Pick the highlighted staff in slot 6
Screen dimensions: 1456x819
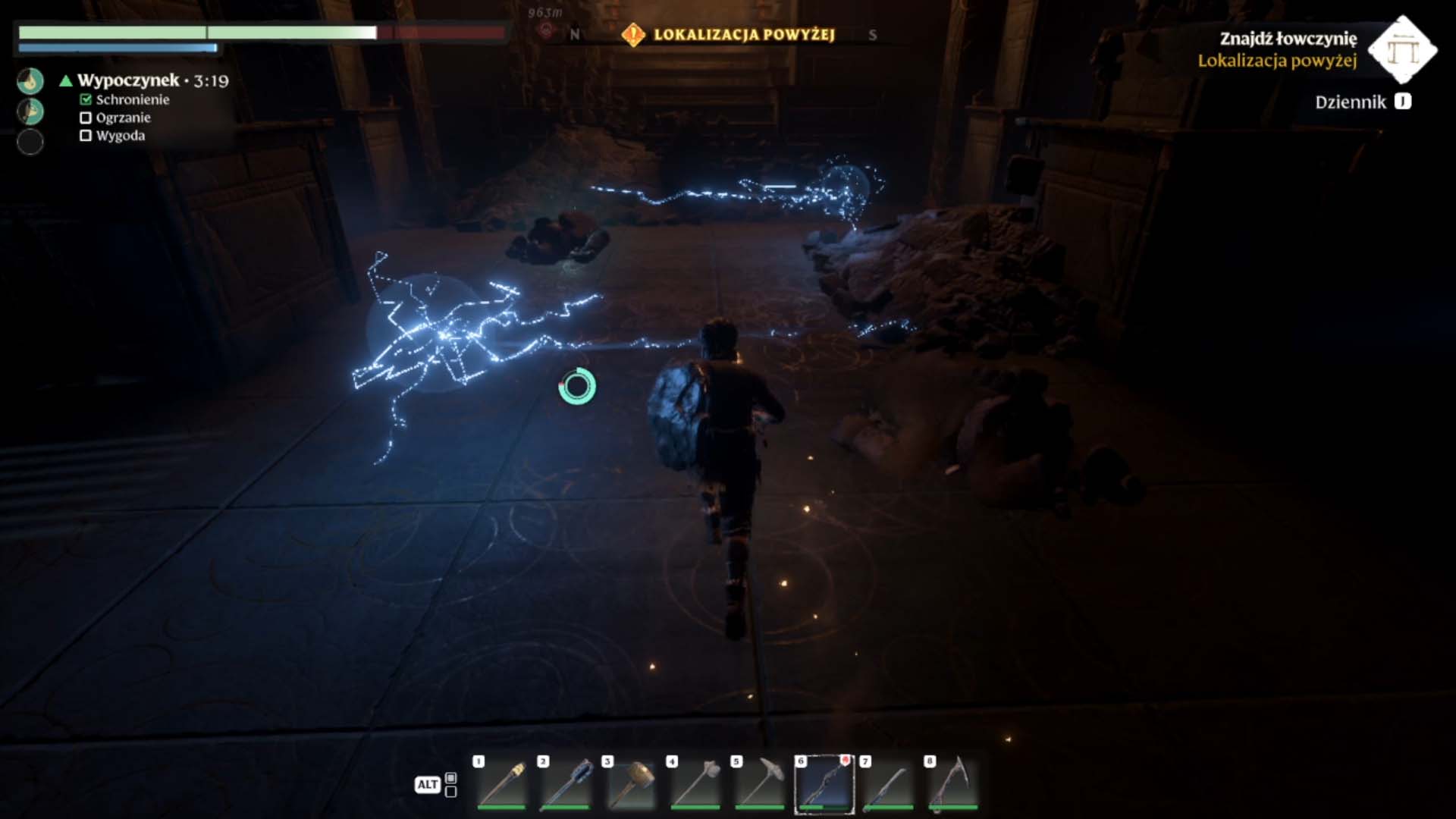[824, 784]
